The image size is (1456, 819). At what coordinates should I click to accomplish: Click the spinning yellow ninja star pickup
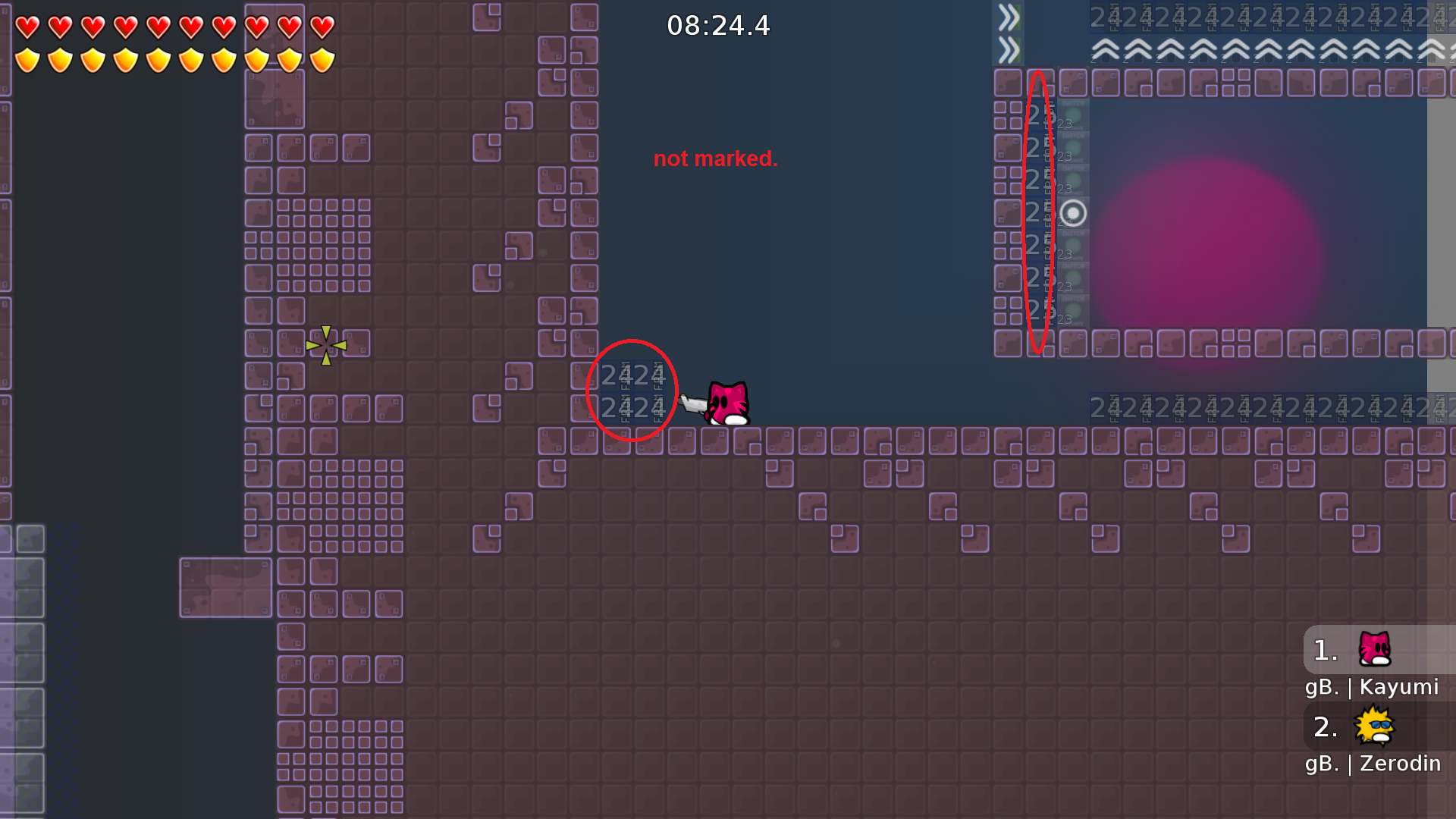coord(326,345)
